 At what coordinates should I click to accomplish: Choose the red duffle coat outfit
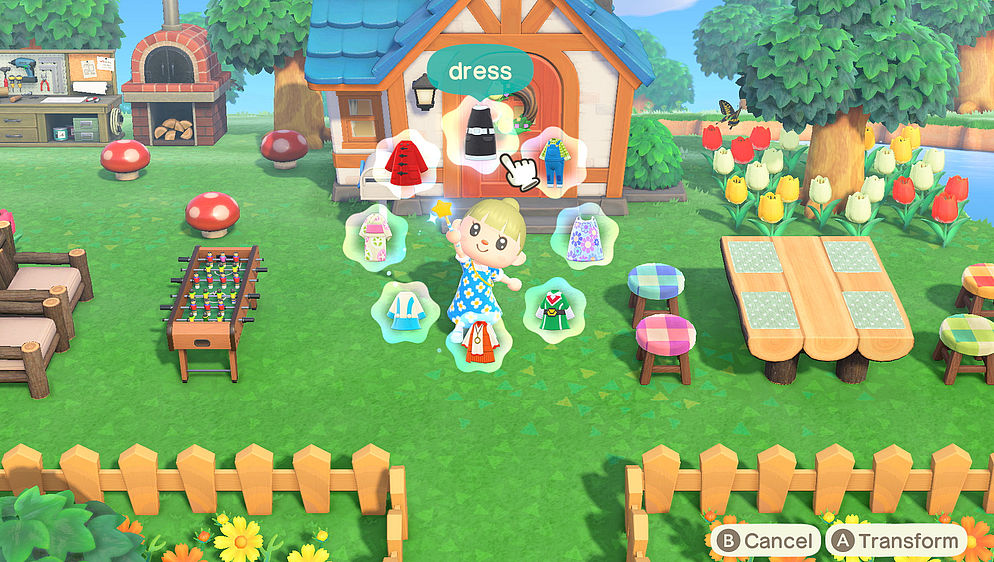click(405, 161)
